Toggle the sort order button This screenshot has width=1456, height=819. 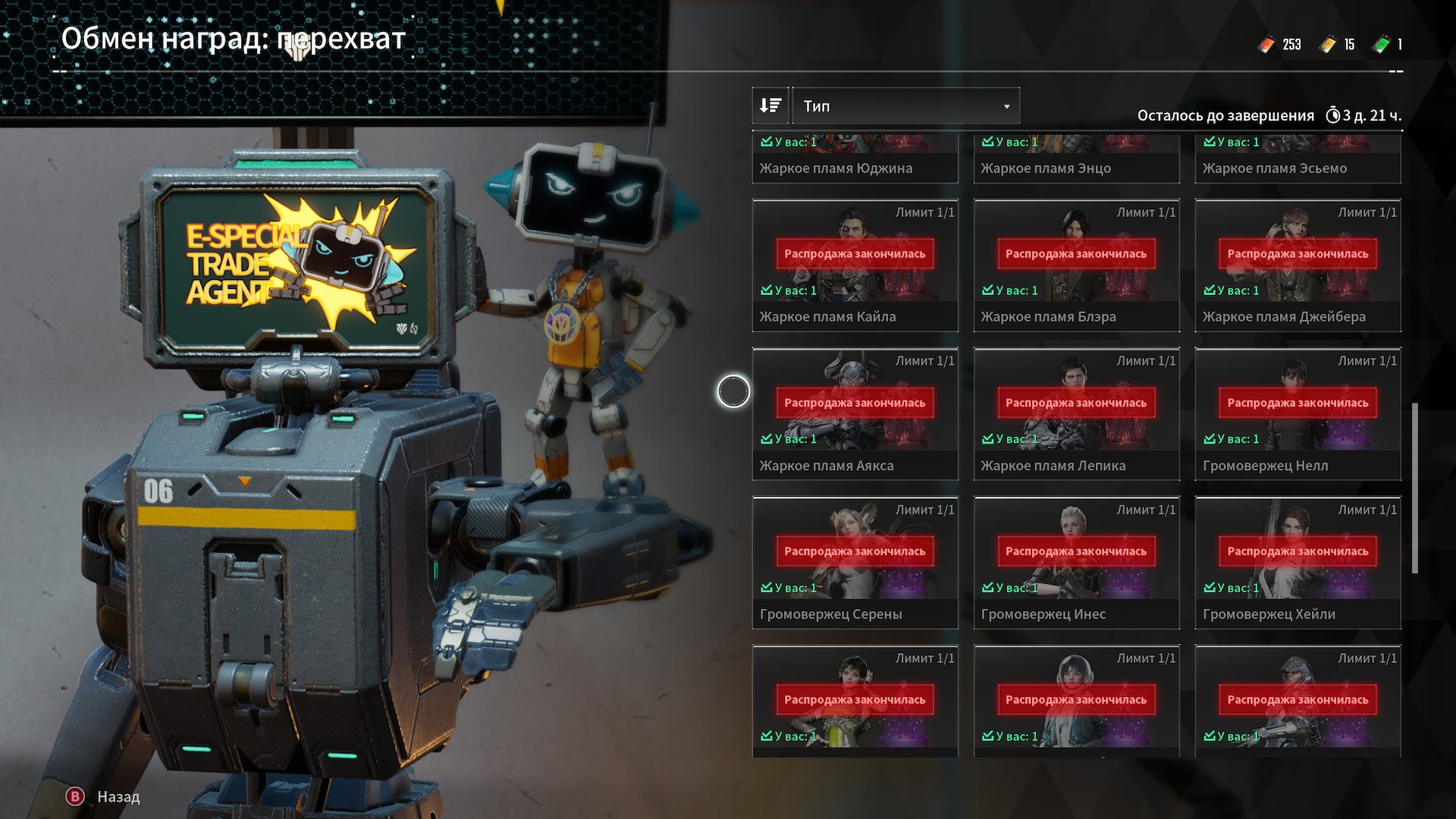(770, 106)
